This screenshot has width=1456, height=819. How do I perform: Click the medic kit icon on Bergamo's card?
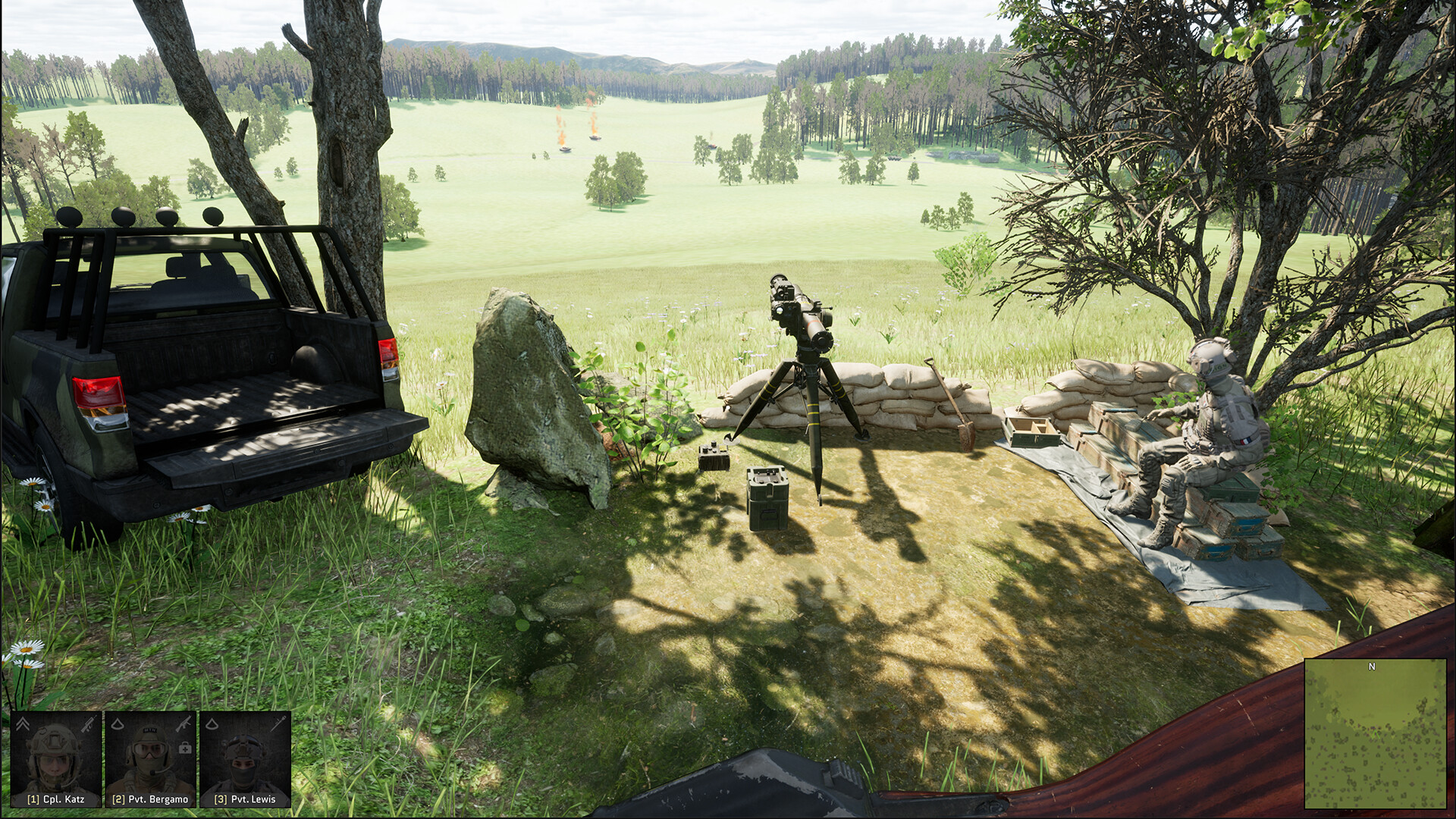[x=185, y=748]
